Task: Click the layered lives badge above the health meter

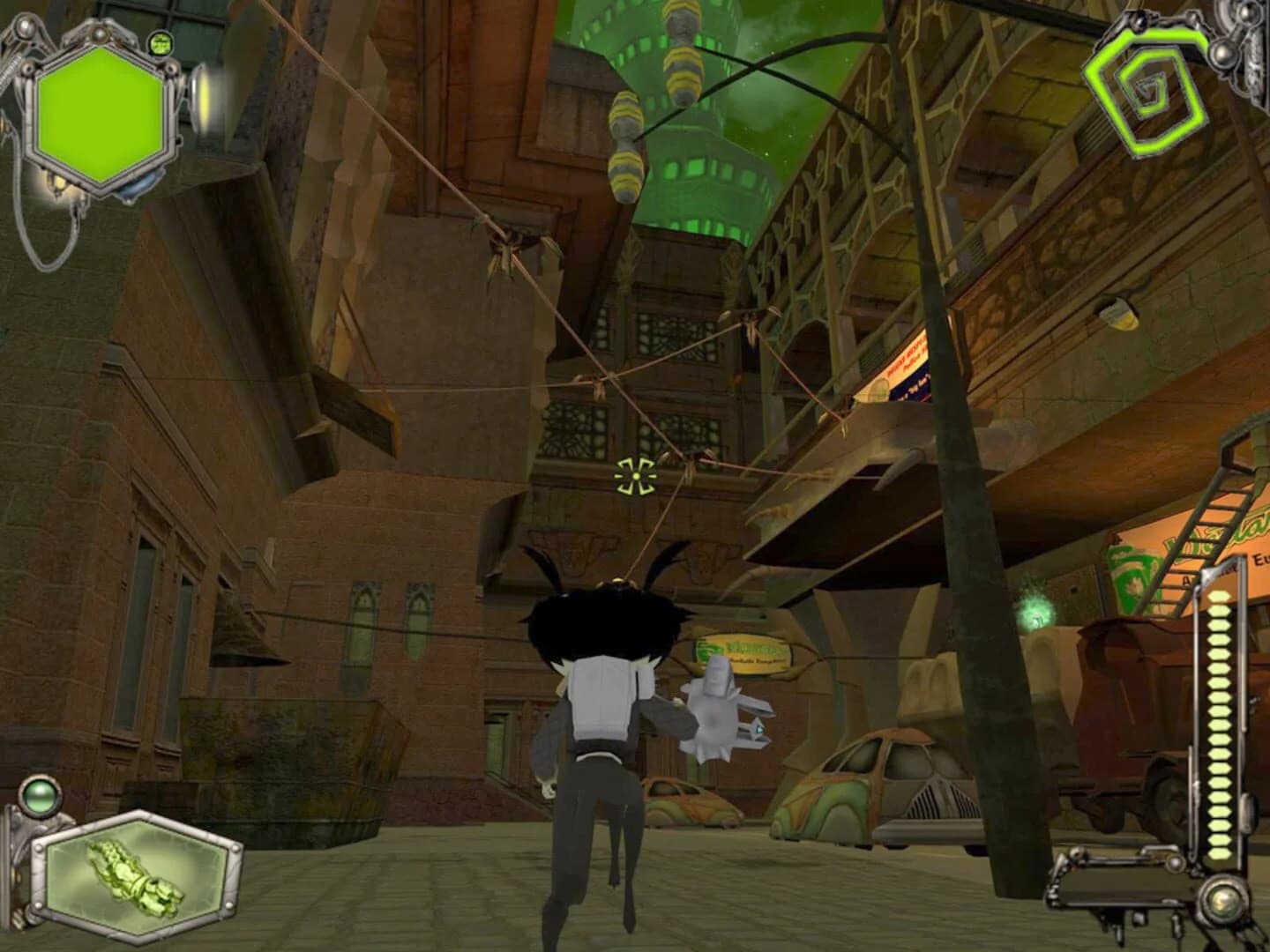Action: (161, 42)
